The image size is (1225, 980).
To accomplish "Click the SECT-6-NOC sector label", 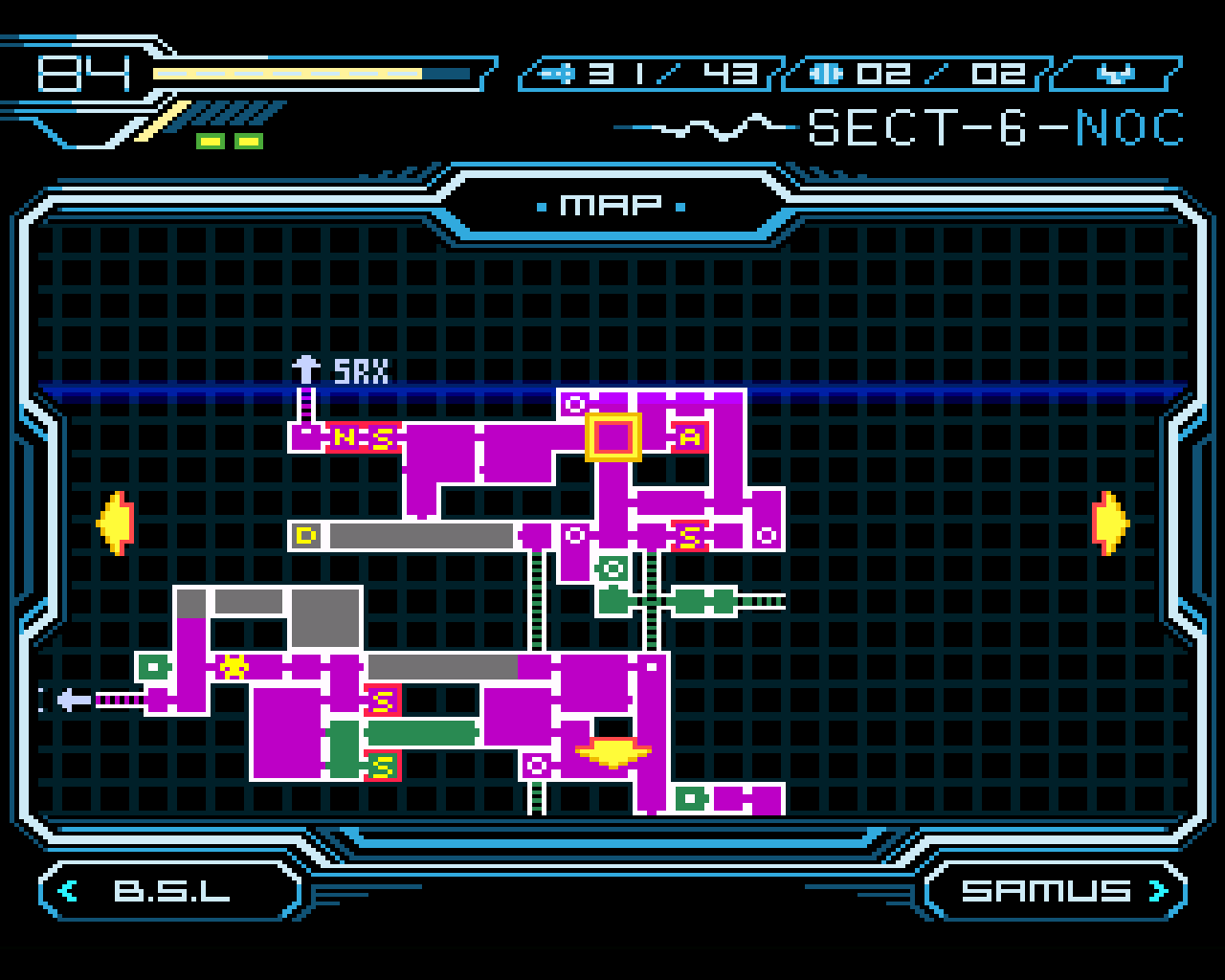I will pos(993,127).
